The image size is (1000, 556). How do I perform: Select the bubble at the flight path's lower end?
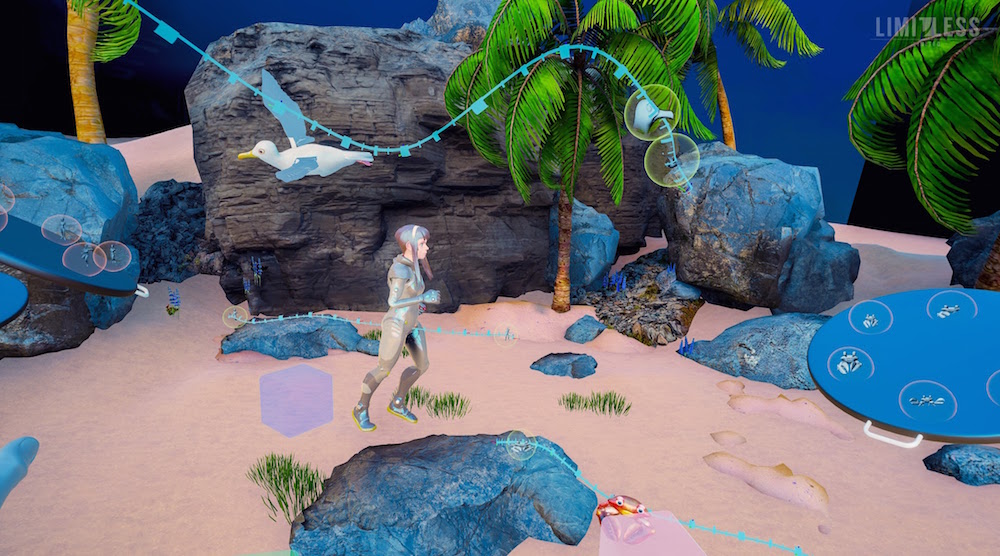tap(671, 159)
